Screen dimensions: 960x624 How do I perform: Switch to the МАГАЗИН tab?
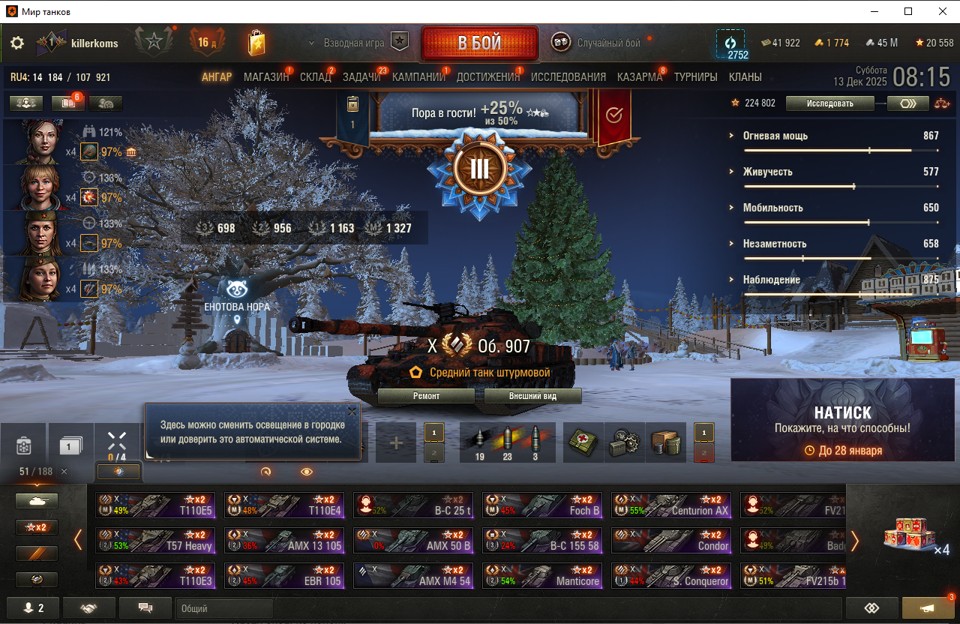(x=266, y=77)
